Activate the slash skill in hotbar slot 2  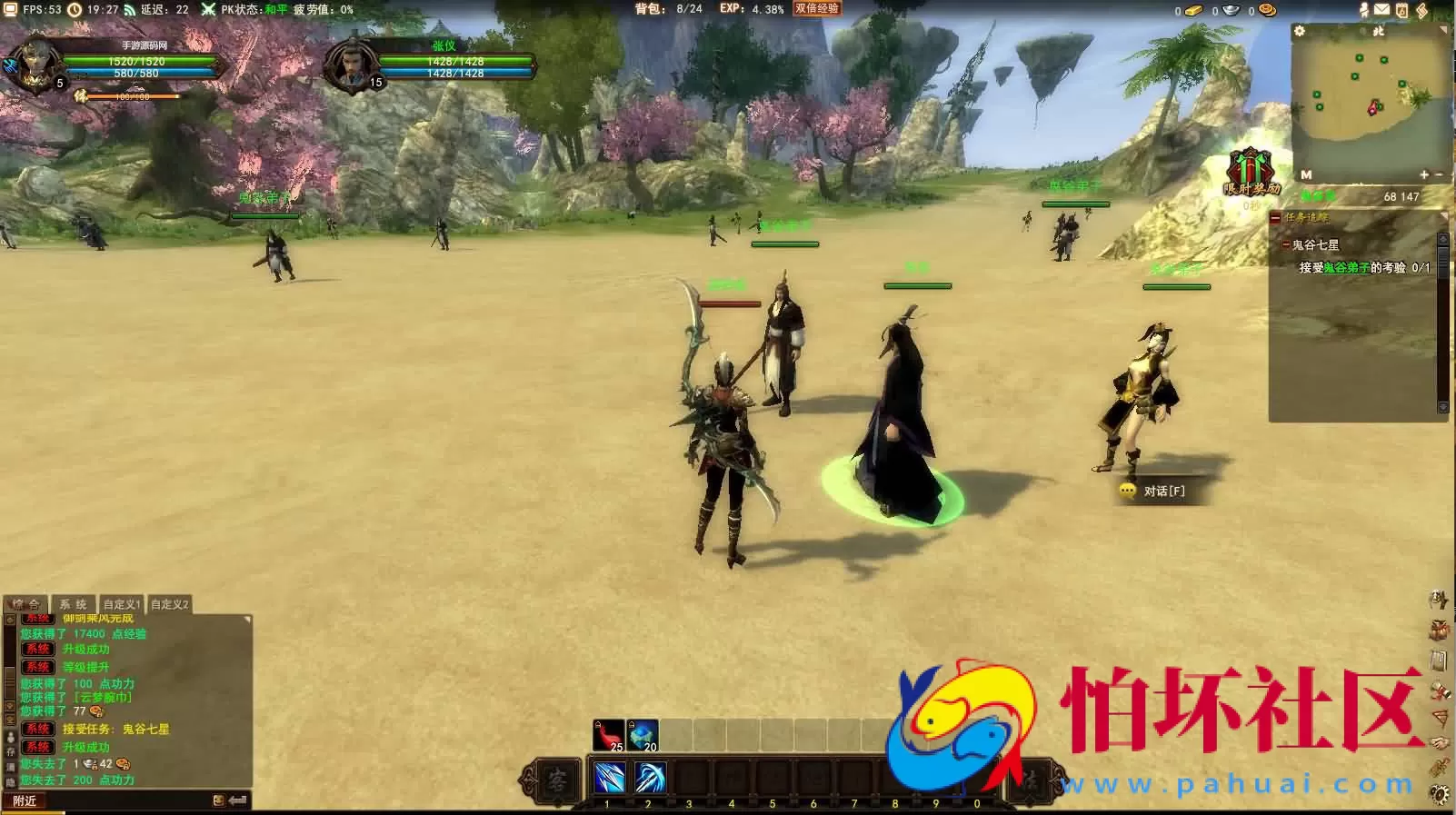[649, 779]
